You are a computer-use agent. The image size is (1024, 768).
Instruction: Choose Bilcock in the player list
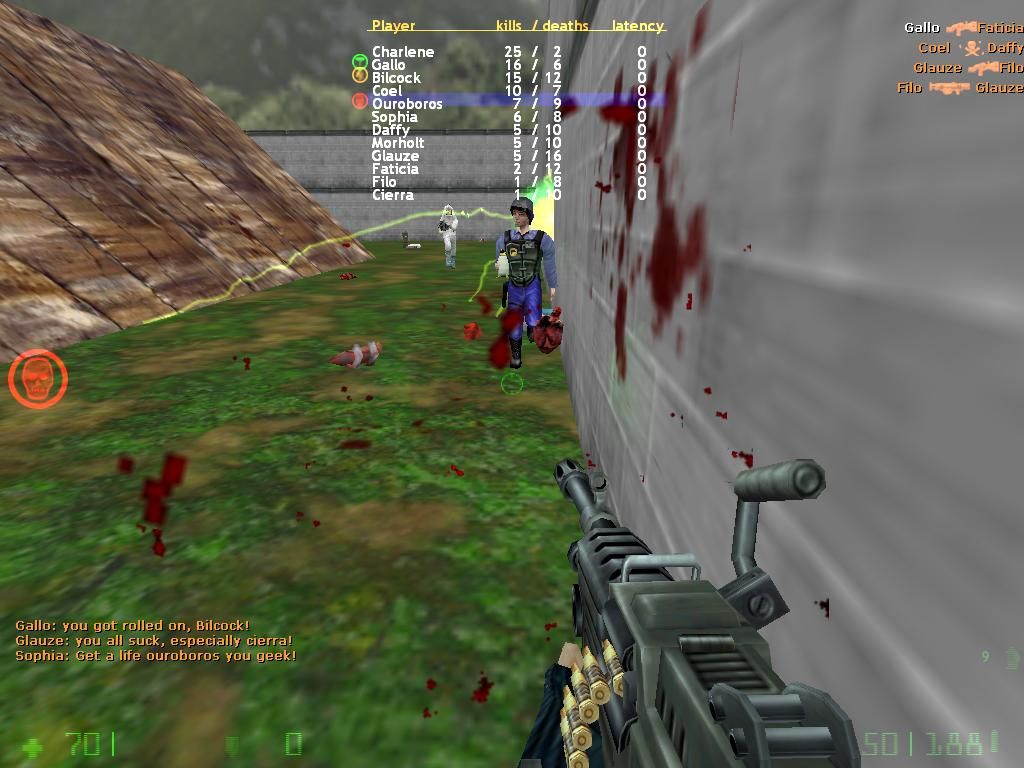(x=396, y=78)
